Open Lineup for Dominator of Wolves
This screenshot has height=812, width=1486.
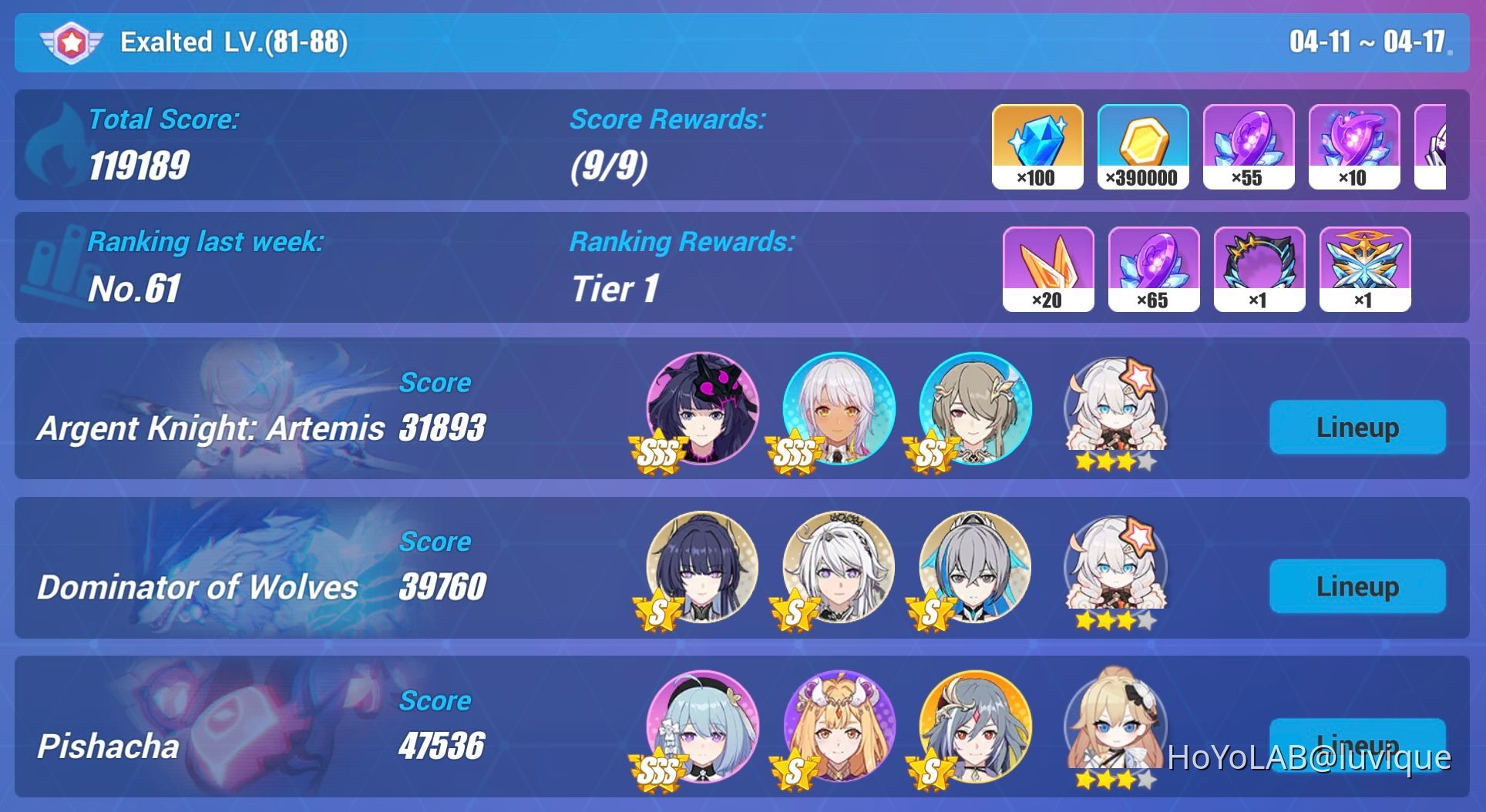pyautogui.click(x=1357, y=586)
